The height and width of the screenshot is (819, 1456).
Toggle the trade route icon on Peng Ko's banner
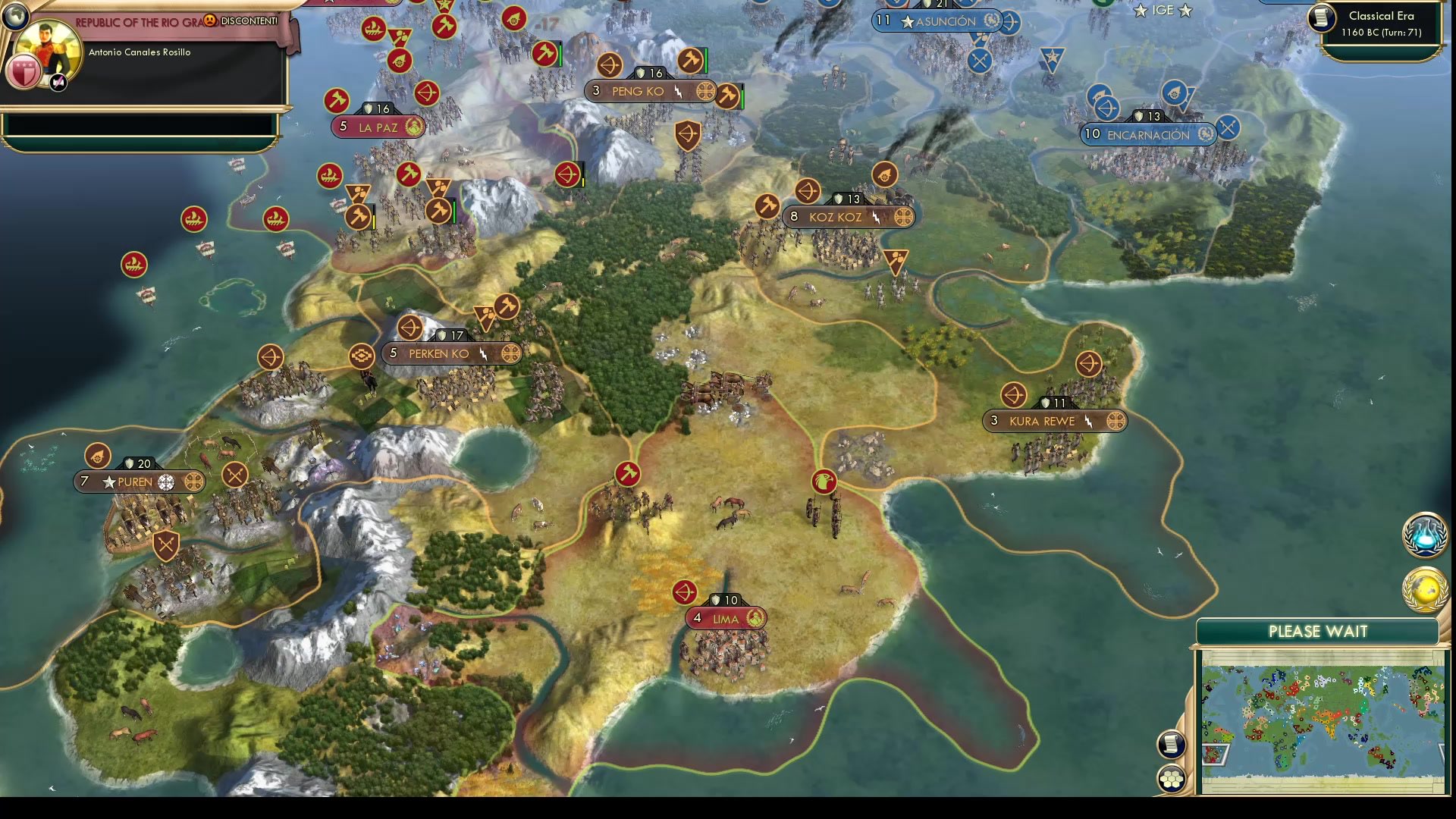tap(705, 91)
